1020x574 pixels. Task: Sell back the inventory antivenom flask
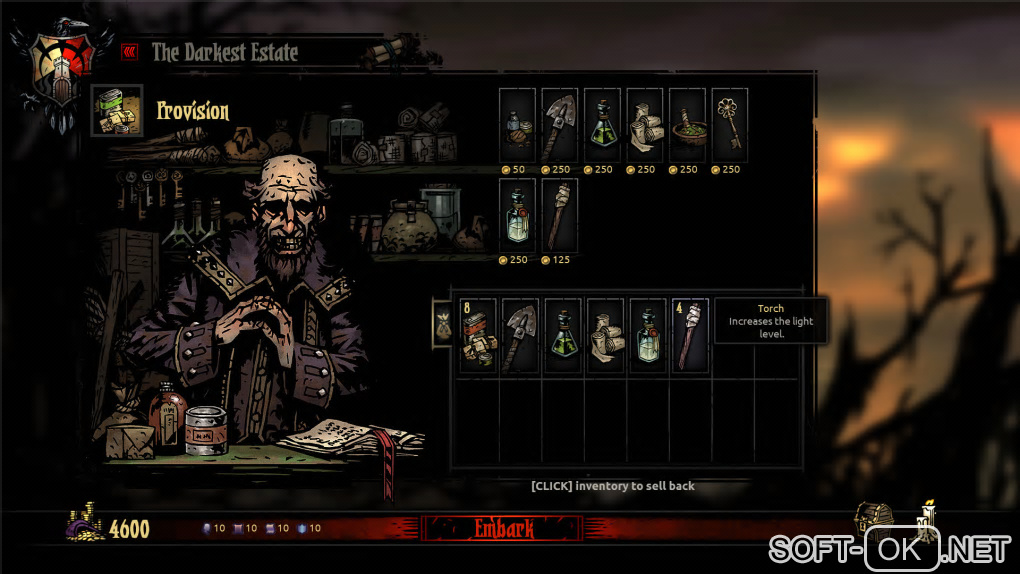point(563,336)
